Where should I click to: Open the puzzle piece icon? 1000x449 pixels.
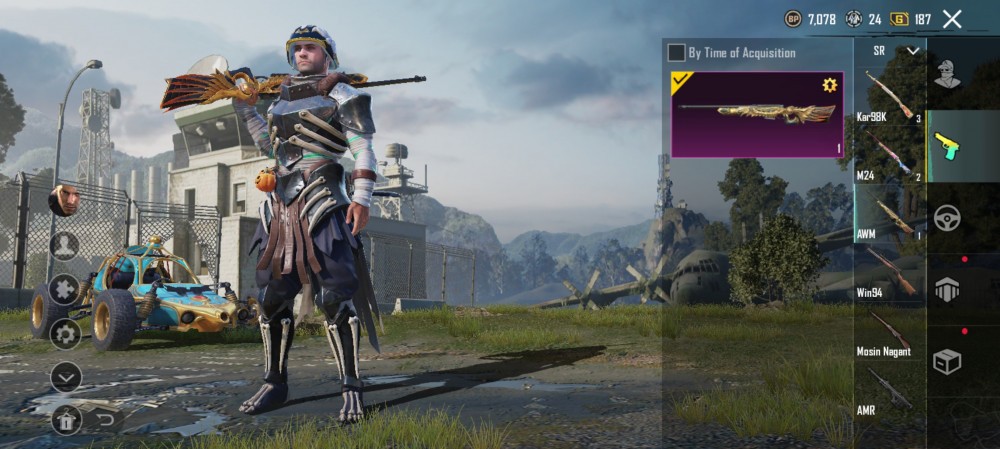click(65, 289)
